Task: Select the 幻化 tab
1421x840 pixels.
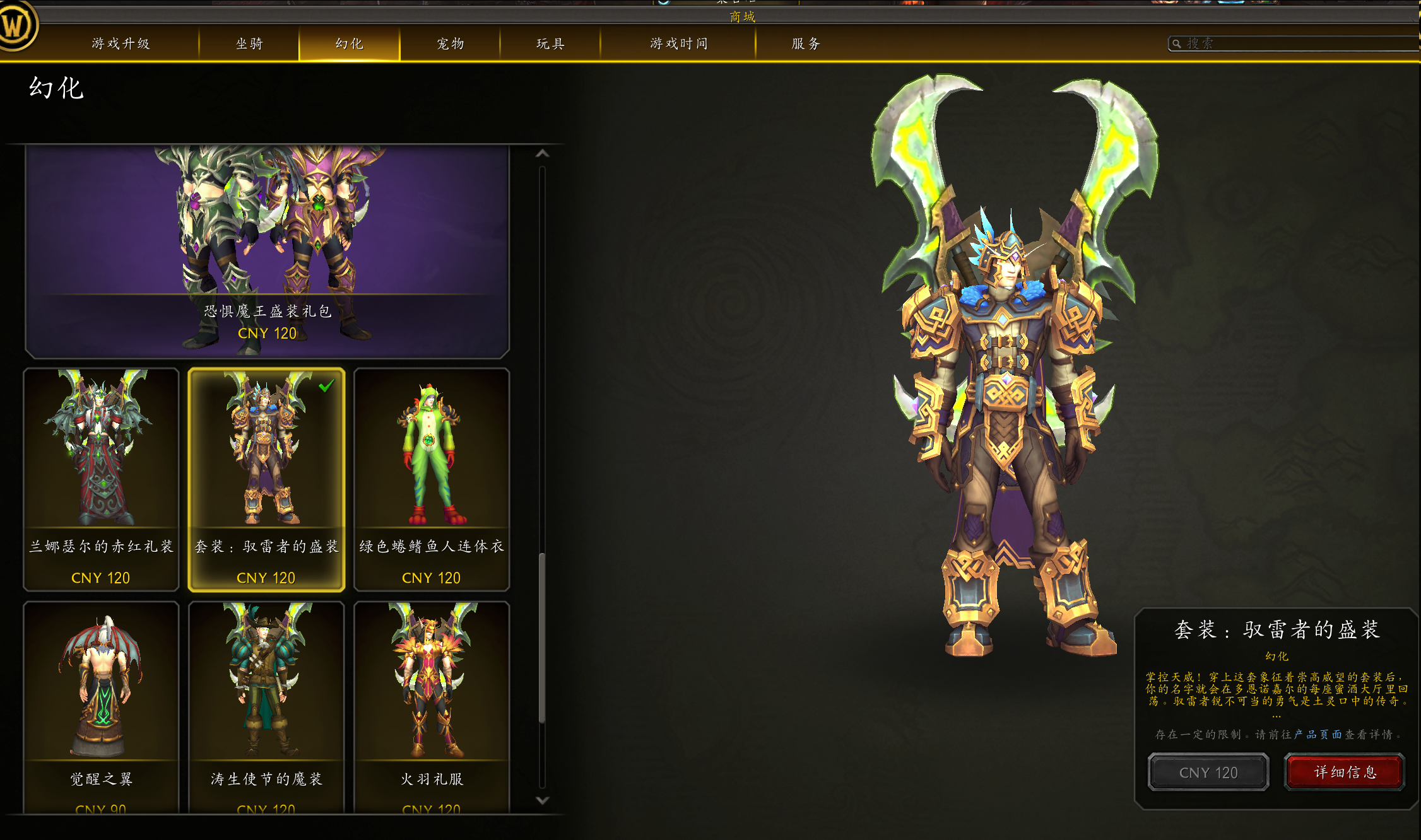Action: tap(349, 44)
